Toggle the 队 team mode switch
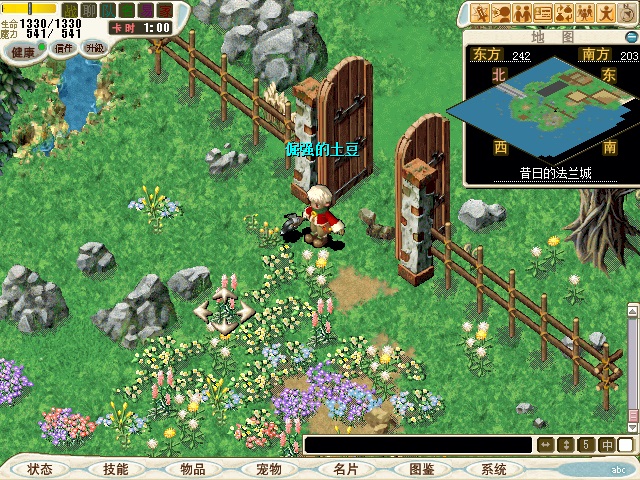This screenshot has height=480, width=640. click(x=108, y=9)
